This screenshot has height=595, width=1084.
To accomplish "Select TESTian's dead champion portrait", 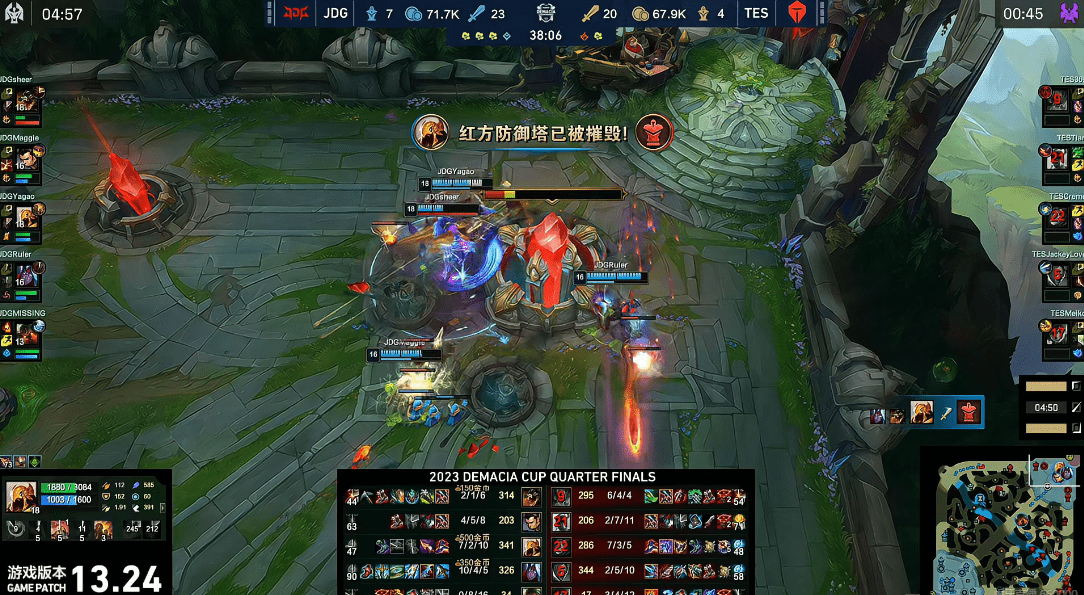I will pyautogui.click(x=1059, y=157).
